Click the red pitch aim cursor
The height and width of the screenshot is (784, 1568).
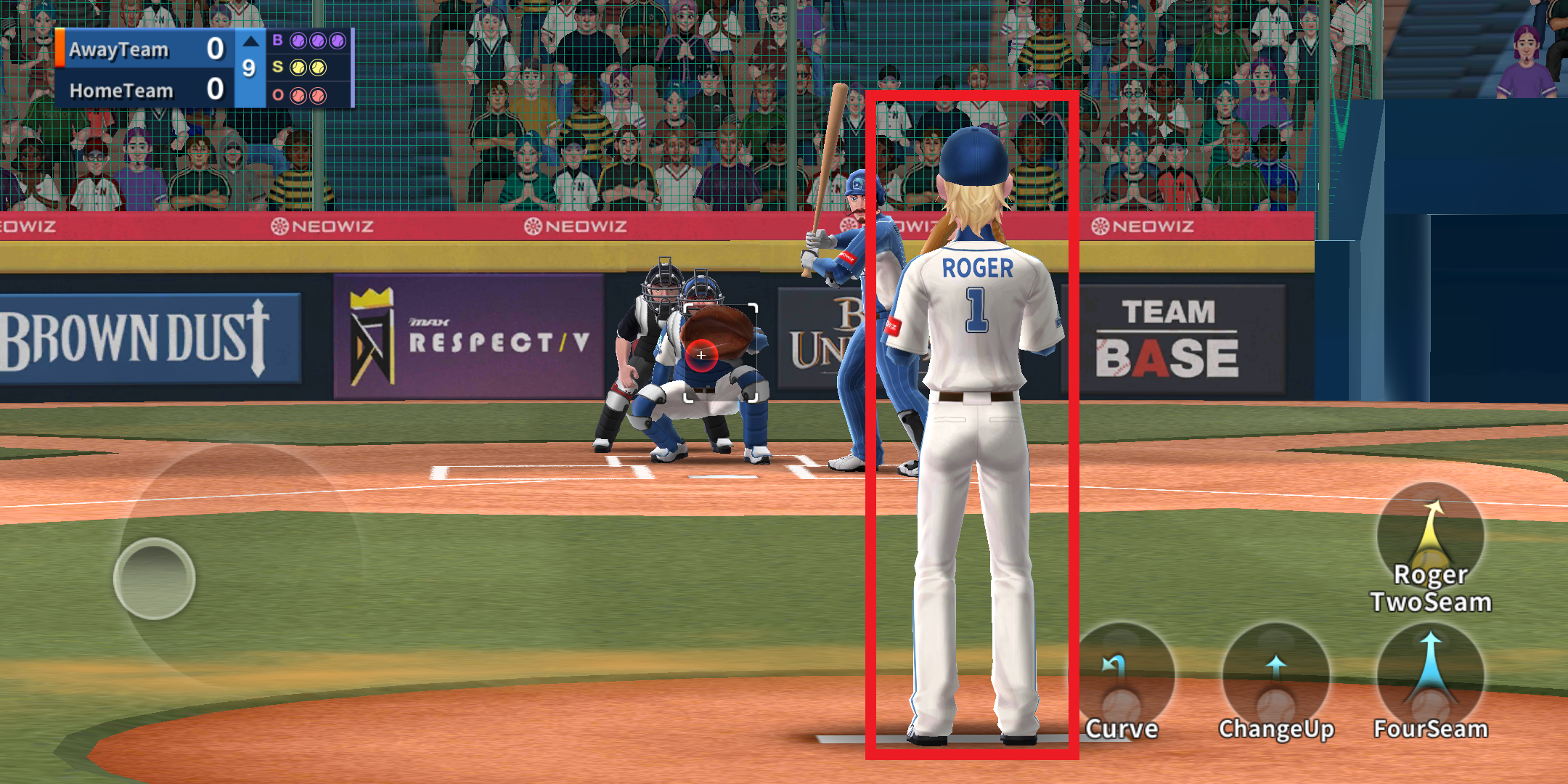click(701, 355)
